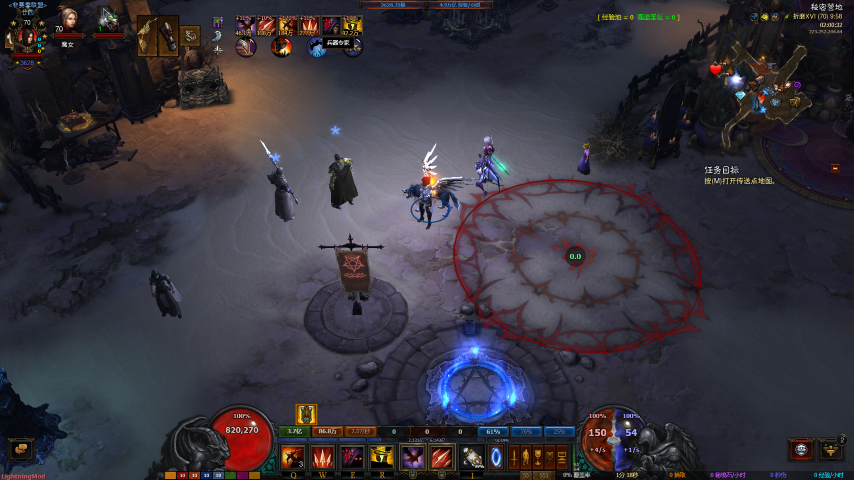The image size is (854, 480).
Task: Use the W skill with red spikes
Action: (323, 458)
